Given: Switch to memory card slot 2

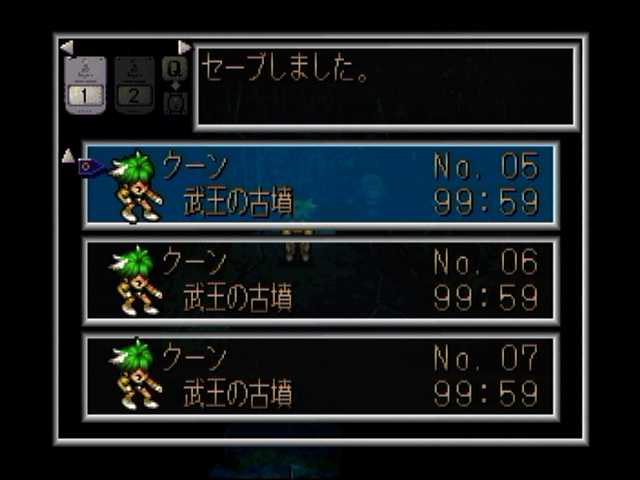Looking at the screenshot, I should point(134,85).
